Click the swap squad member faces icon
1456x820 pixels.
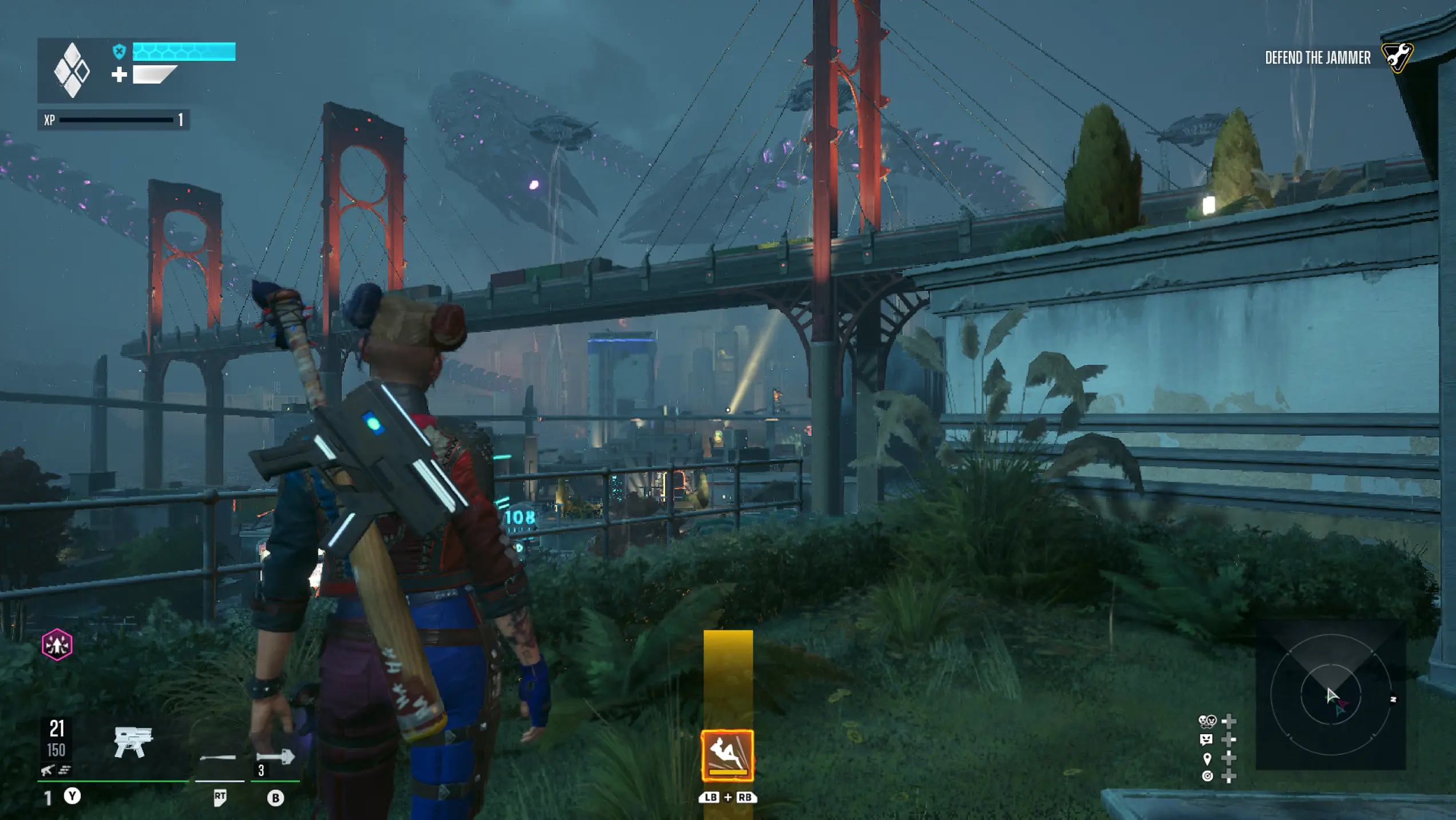click(x=1207, y=721)
